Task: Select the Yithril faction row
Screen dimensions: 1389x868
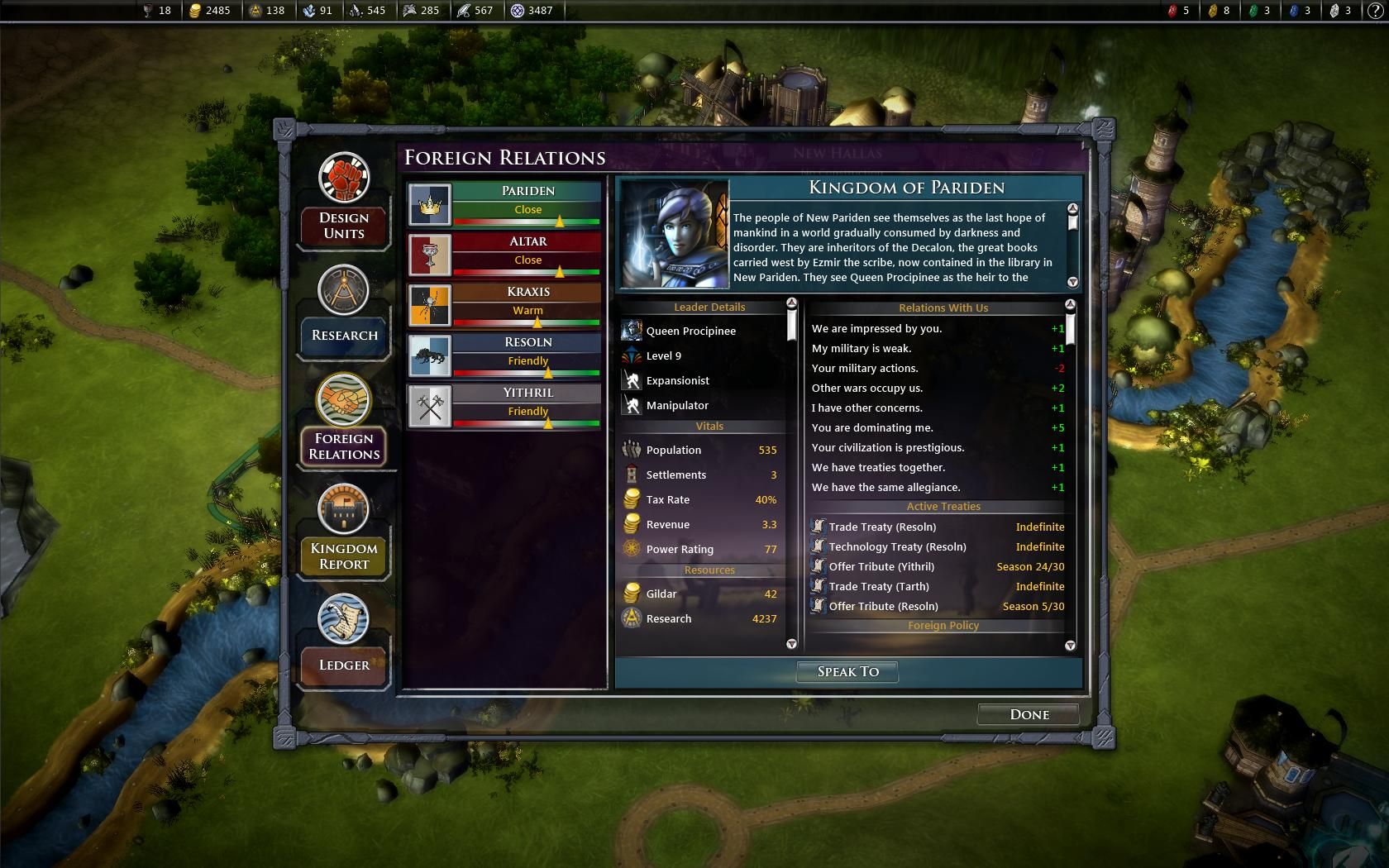Action: [x=504, y=406]
